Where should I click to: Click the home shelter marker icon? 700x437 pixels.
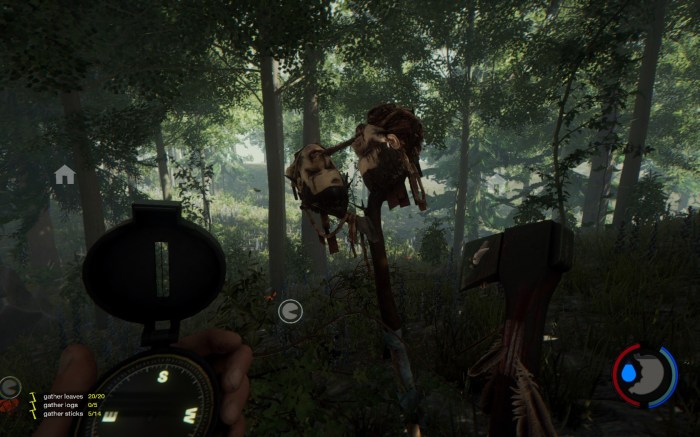pos(65,175)
